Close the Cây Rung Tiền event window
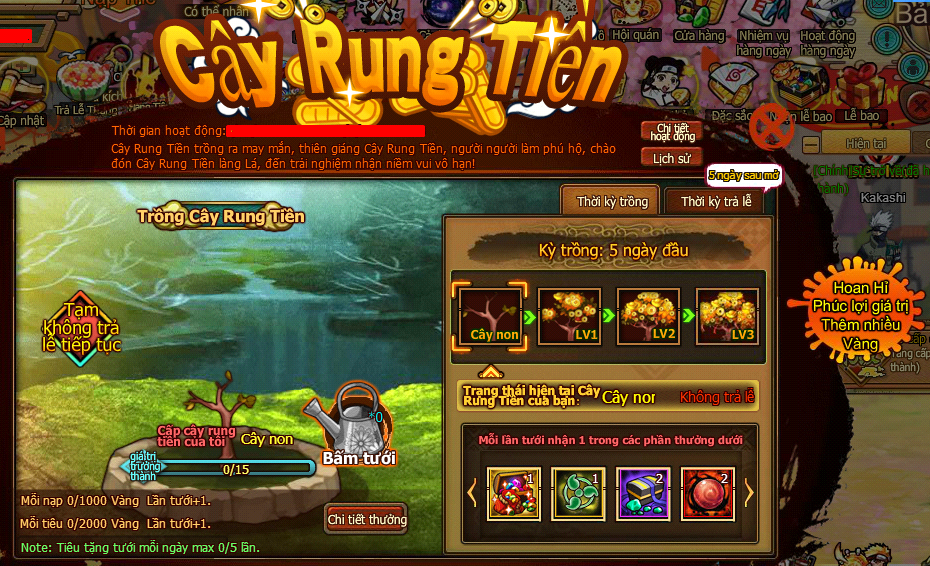The image size is (930, 566). point(771,126)
